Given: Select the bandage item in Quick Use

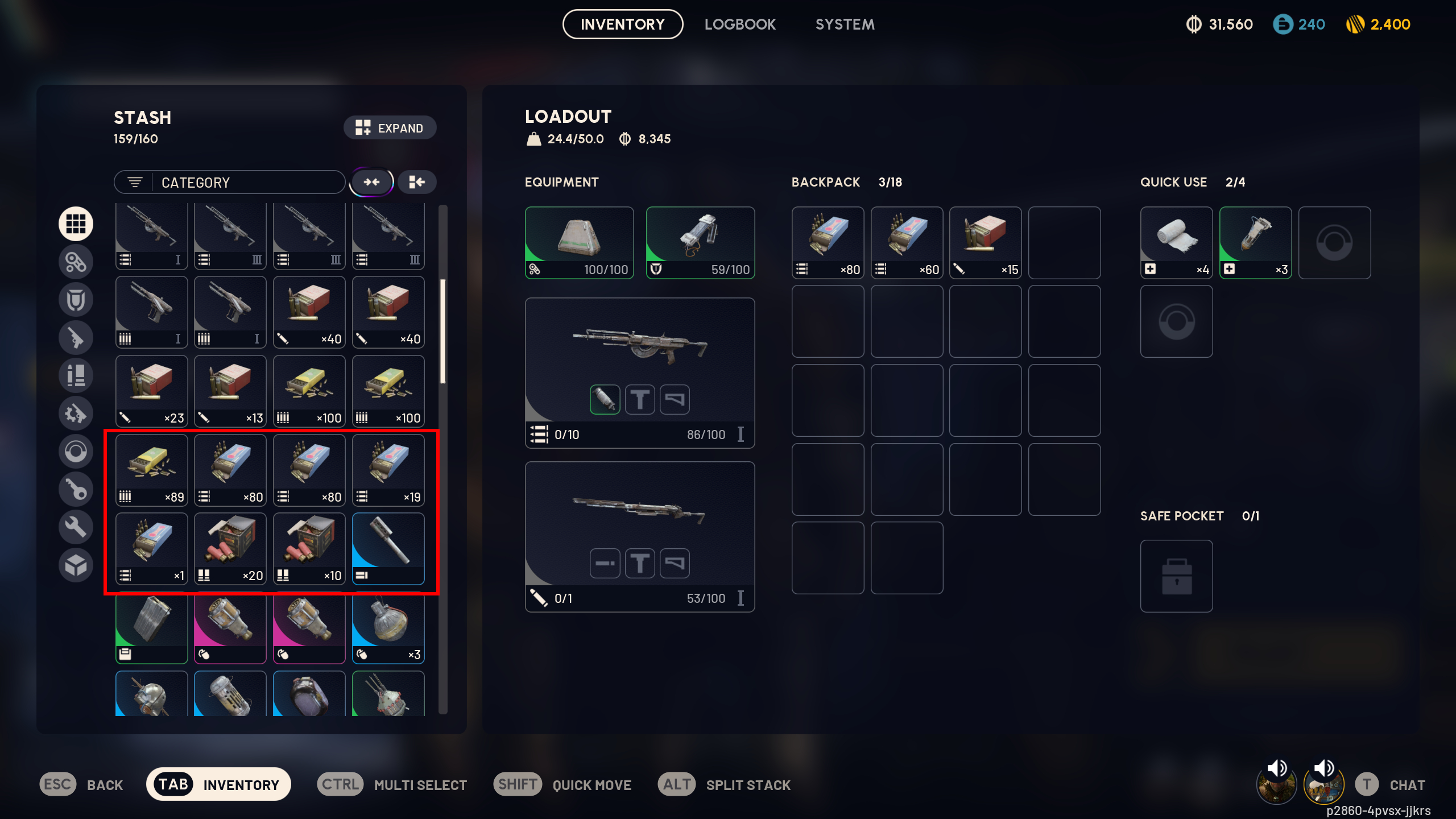Looking at the screenshot, I should (x=1176, y=243).
